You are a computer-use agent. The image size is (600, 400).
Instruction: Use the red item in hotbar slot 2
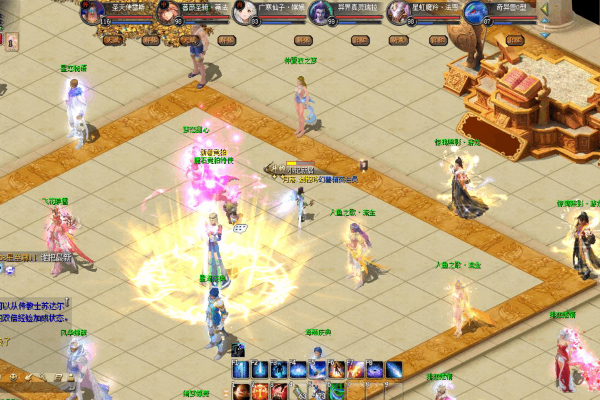pos(259,390)
